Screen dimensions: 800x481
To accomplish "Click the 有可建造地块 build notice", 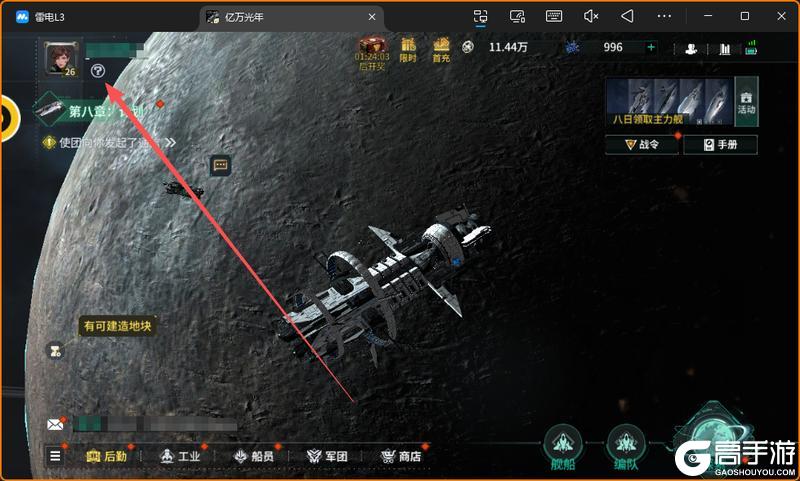I will point(118,326).
